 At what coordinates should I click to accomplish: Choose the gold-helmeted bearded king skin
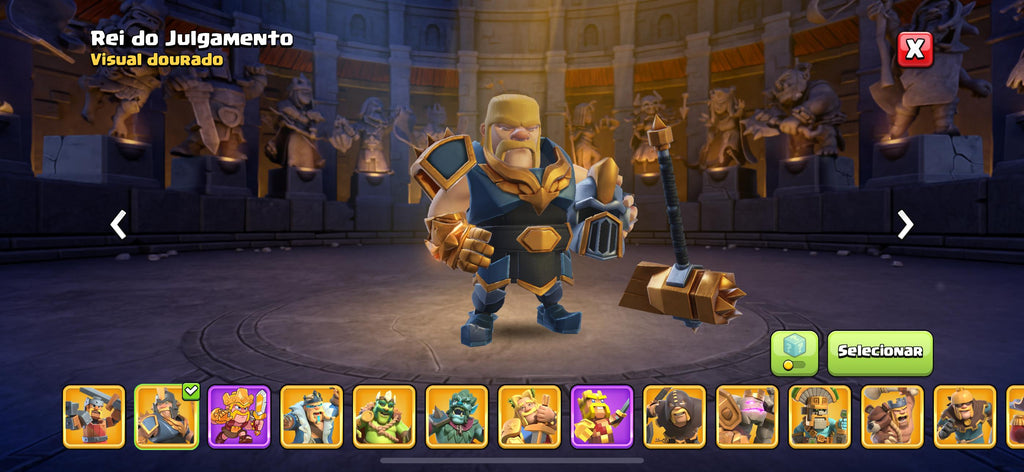point(965,416)
